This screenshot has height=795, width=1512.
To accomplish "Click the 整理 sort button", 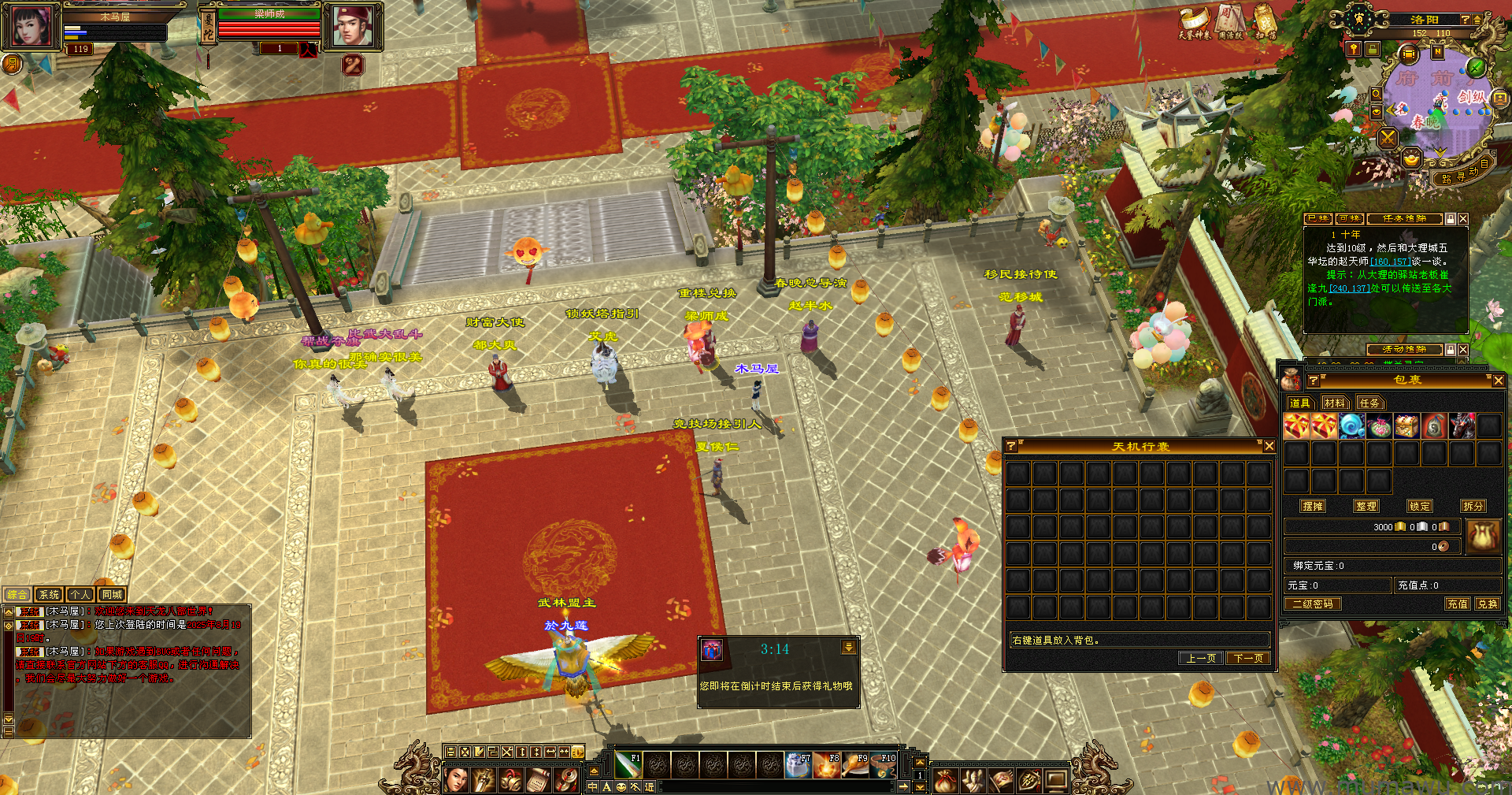I will [1366, 507].
